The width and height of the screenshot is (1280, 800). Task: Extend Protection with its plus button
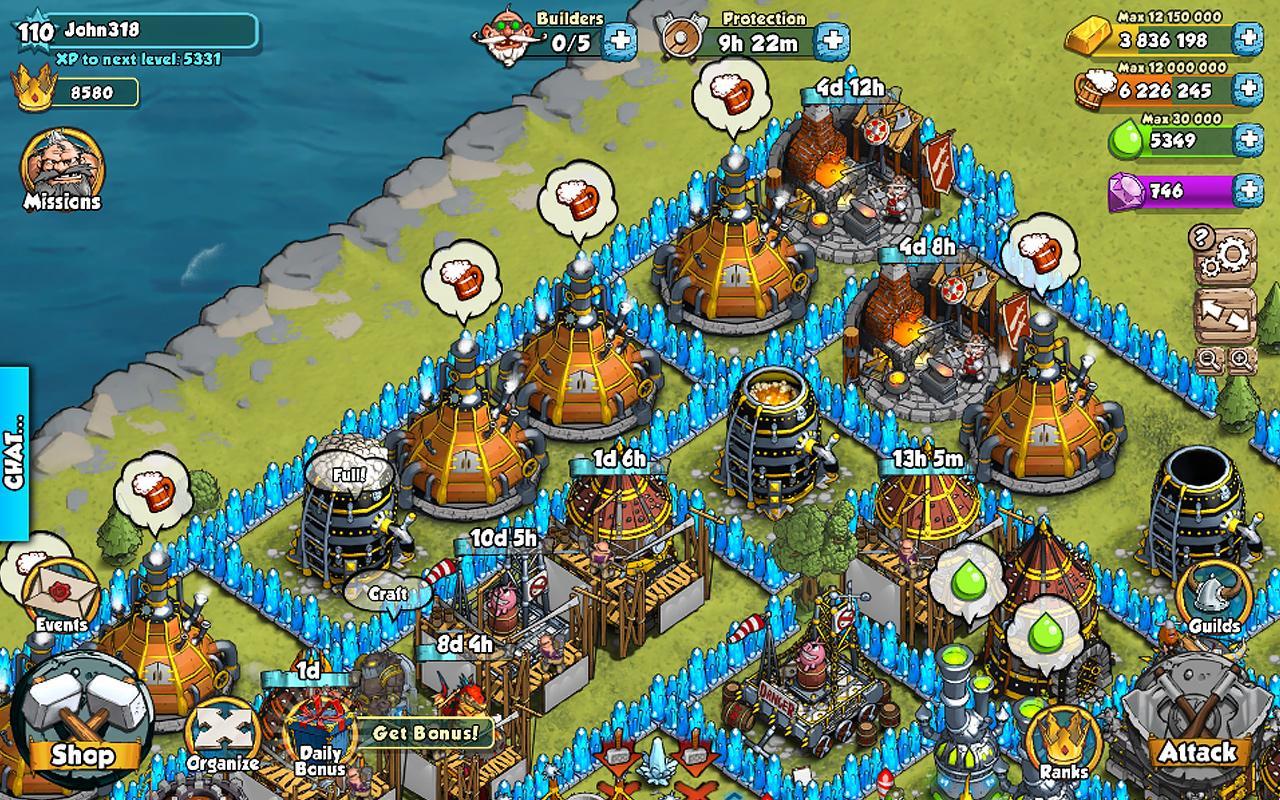click(x=832, y=41)
